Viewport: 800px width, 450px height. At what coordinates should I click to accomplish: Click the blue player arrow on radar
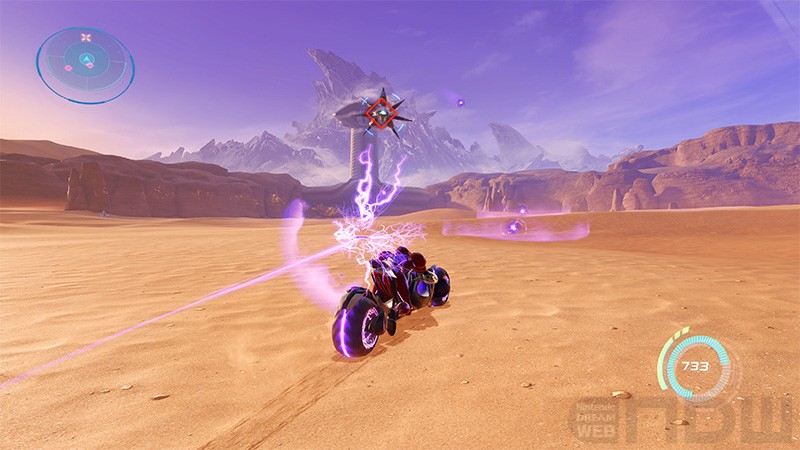coord(86,59)
